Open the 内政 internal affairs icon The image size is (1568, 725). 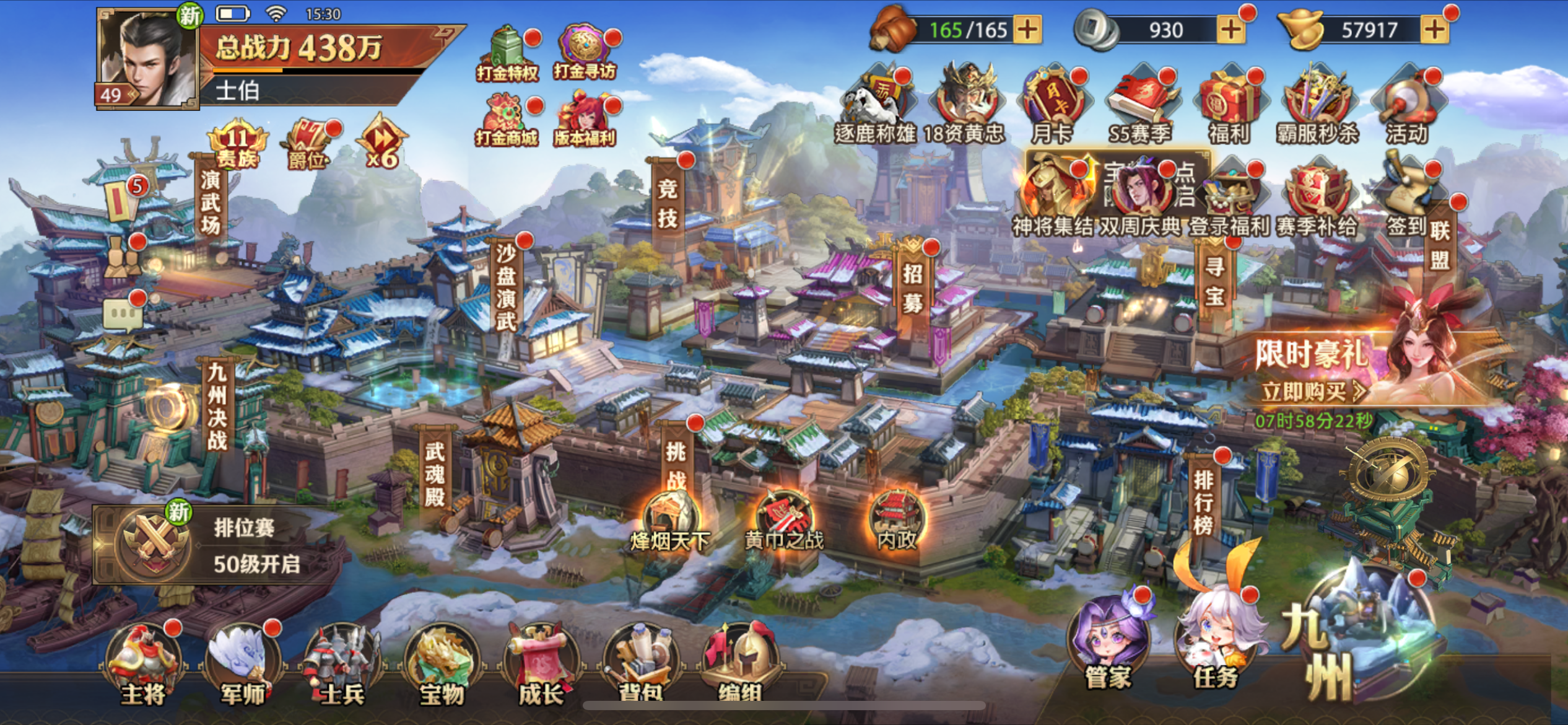pyautogui.click(x=897, y=519)
